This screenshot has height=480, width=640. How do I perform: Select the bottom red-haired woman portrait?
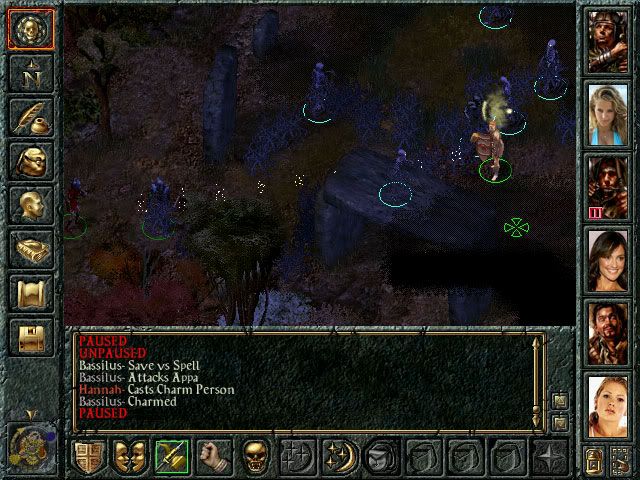tap(607, 405)
